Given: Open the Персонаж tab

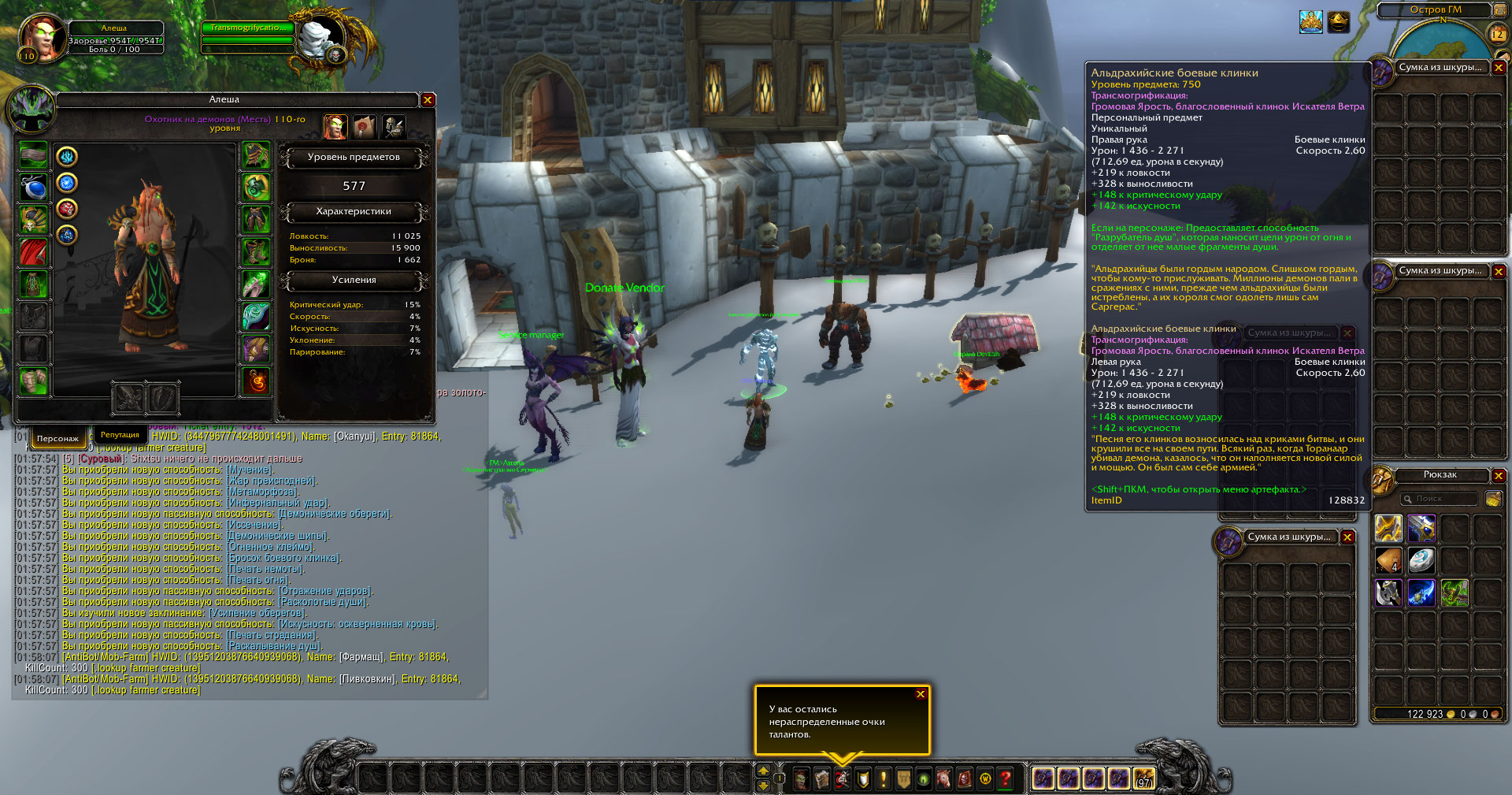Looking at the screenshot, I should tap(57, 438).
